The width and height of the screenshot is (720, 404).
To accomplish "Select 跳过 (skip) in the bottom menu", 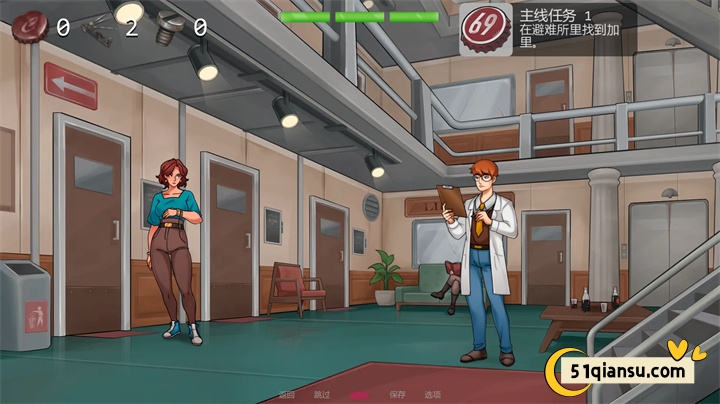I will click(322, 395).
